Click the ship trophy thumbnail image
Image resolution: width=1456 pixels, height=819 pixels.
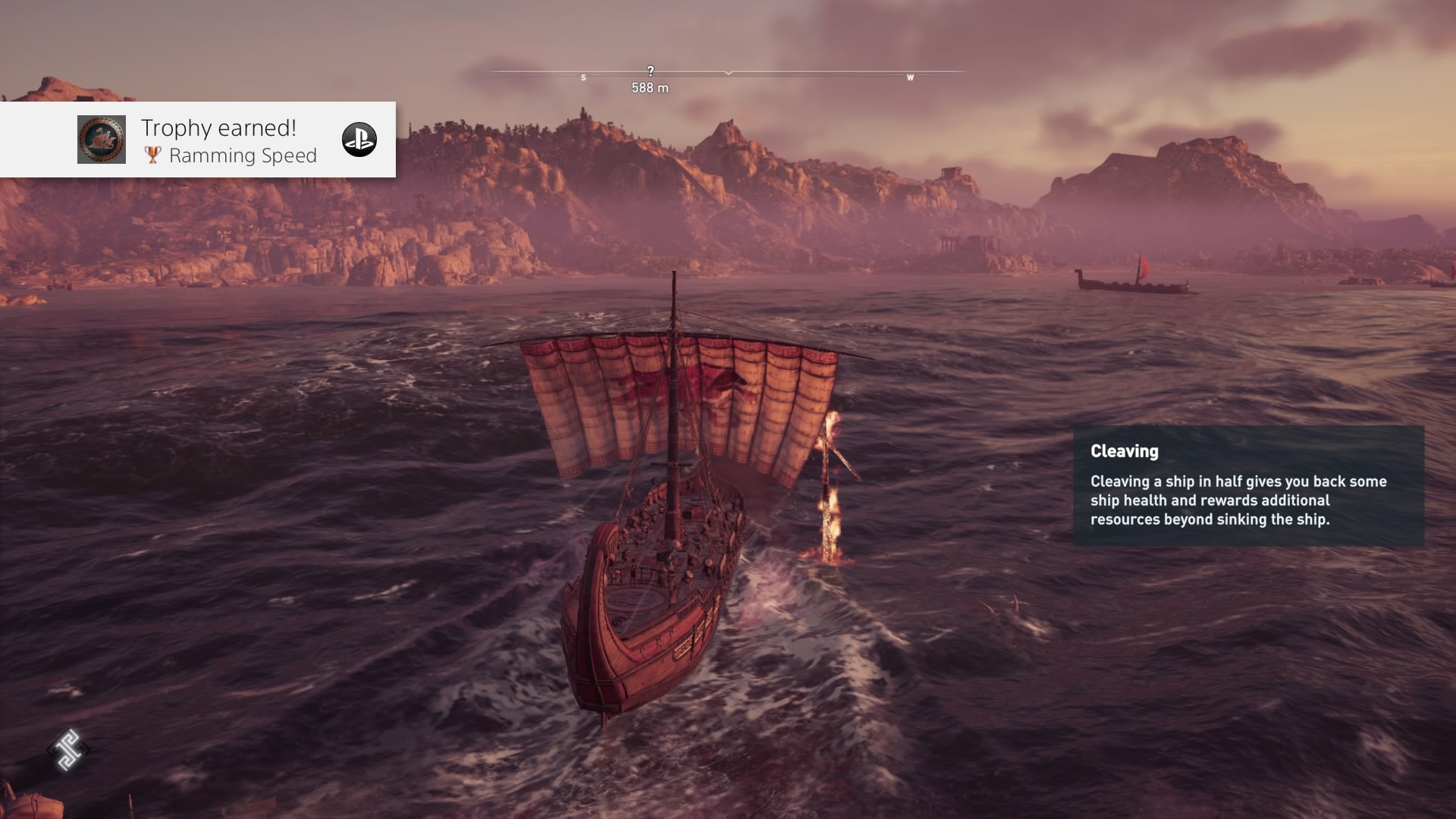pos(102,140)
